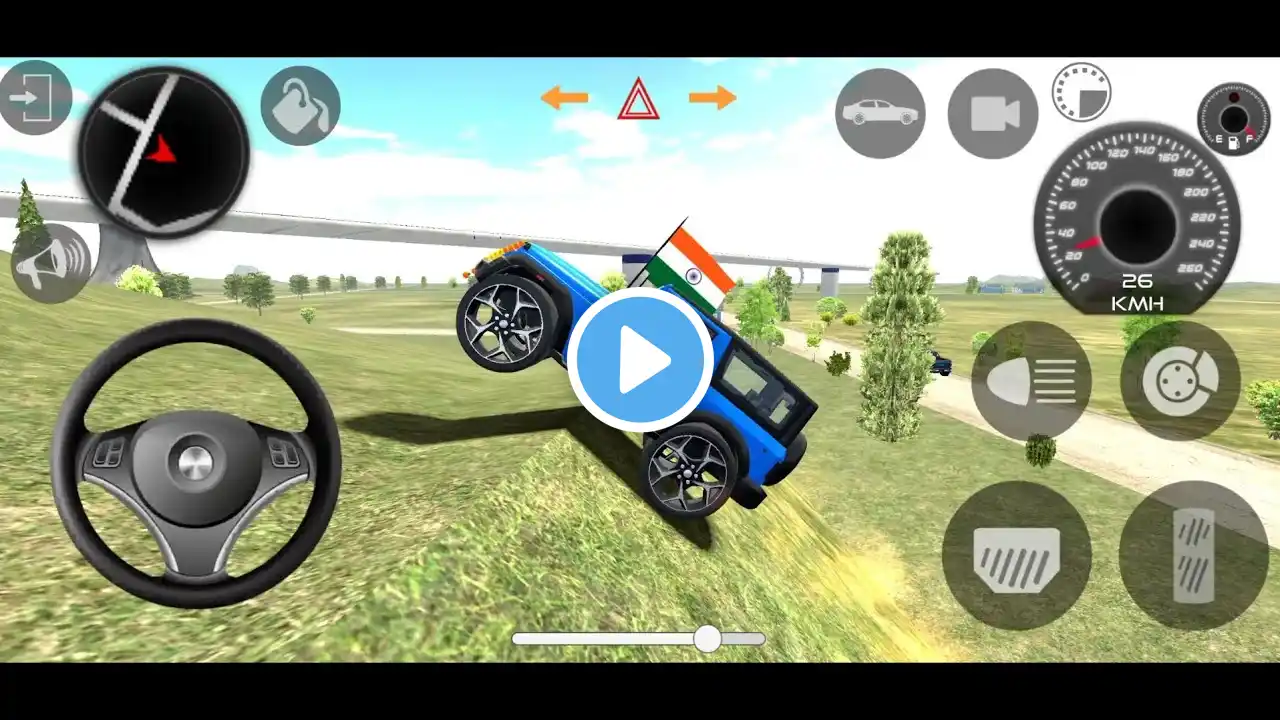Step on the brake pedal

[1016, 555]
